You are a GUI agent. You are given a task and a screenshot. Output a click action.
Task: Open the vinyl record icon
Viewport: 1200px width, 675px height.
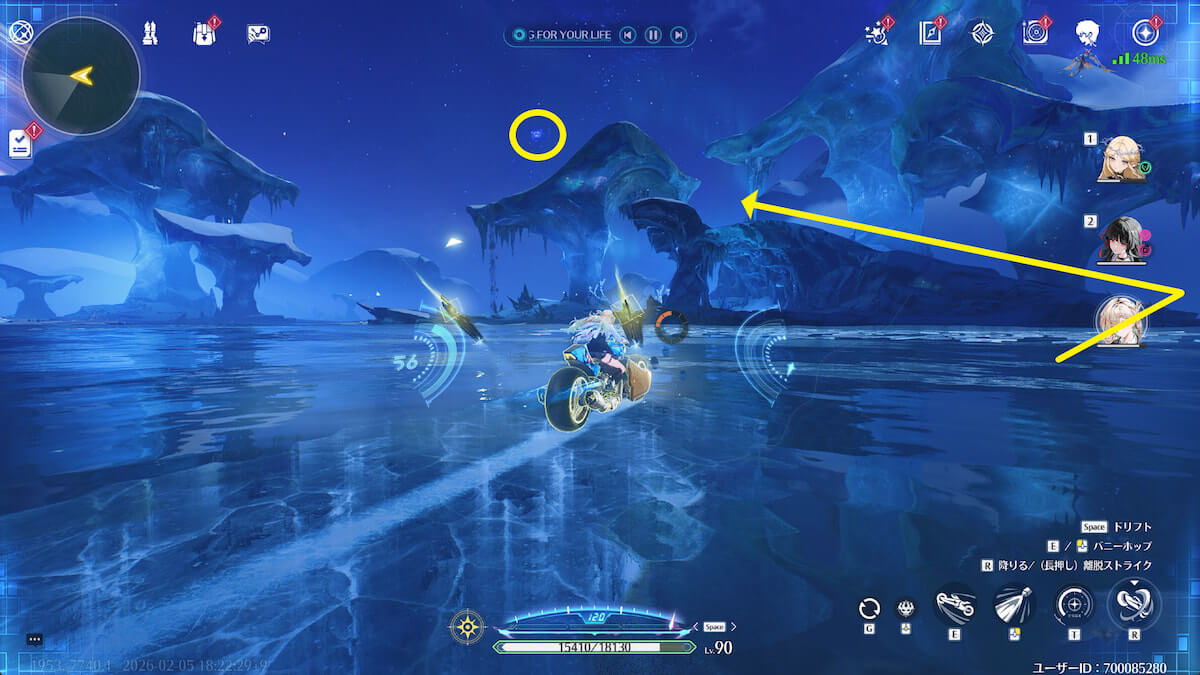1035,33
